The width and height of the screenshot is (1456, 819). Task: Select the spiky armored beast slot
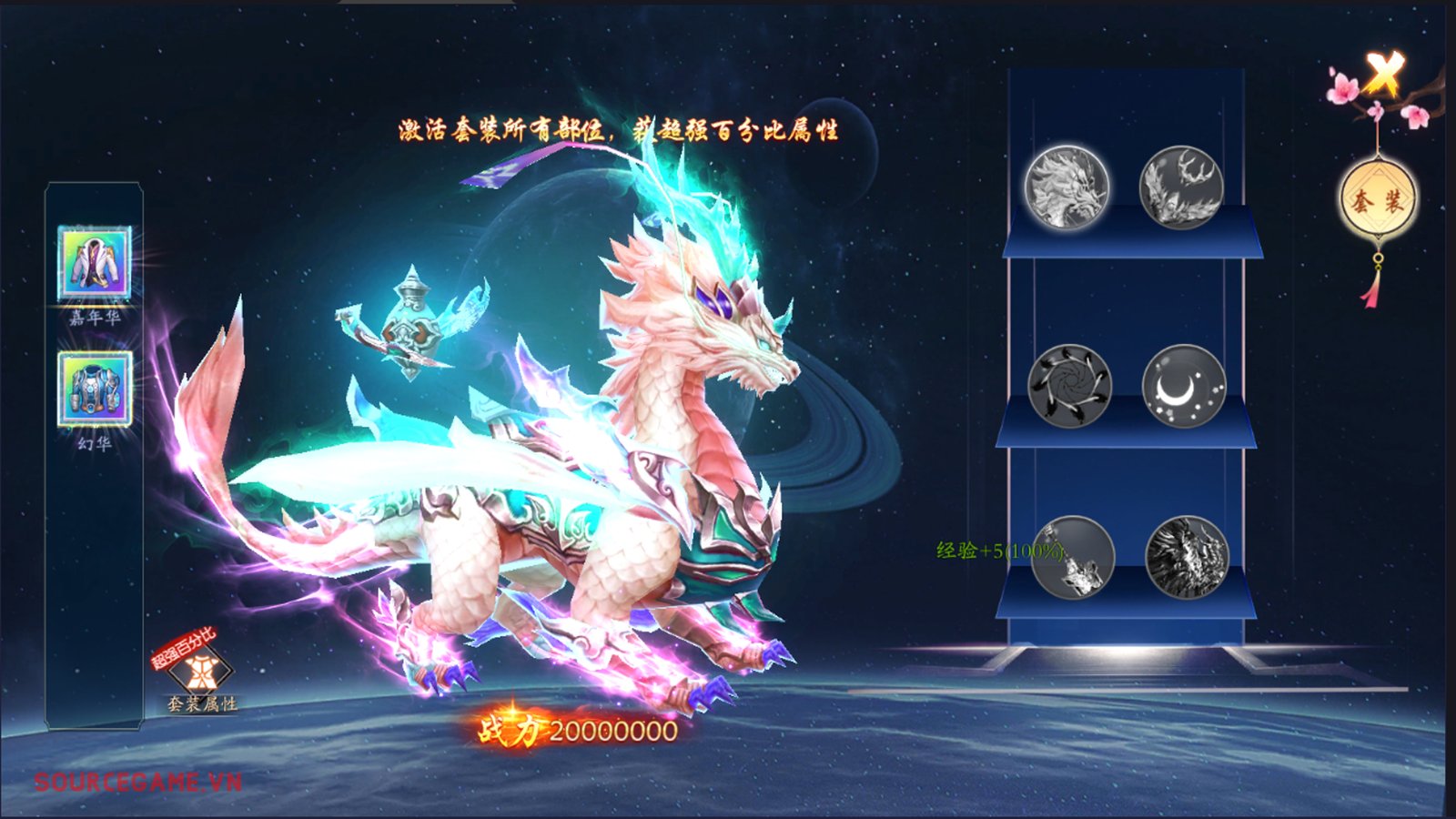click(x=1187, y=557)
